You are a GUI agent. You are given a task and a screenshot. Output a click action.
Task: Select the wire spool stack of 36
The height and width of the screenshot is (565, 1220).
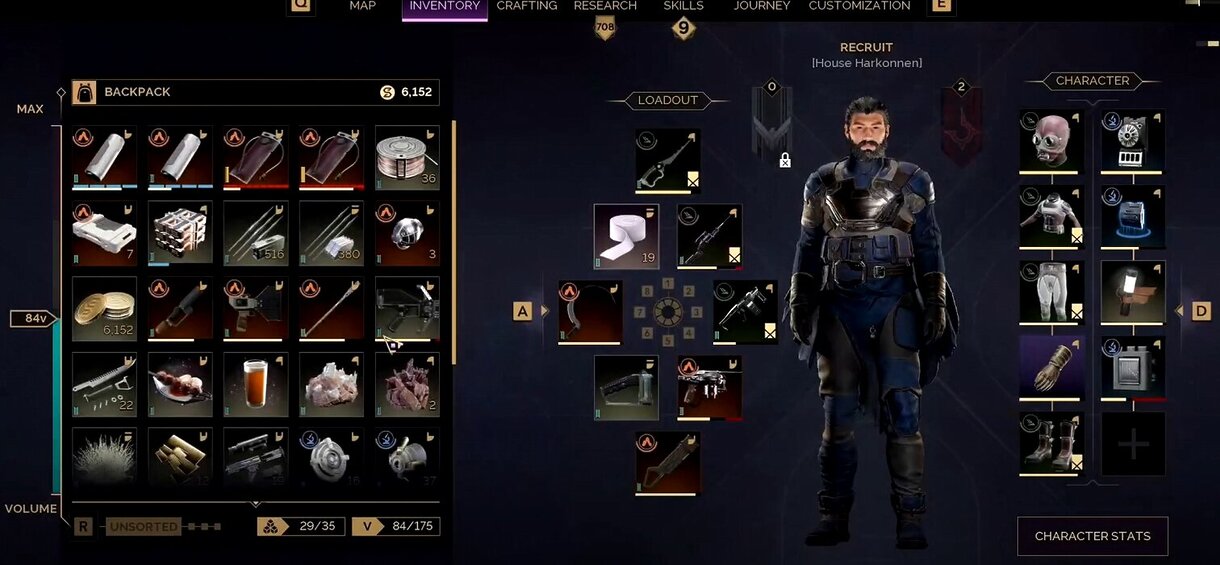pyautogui.click(x=407, y=157)
